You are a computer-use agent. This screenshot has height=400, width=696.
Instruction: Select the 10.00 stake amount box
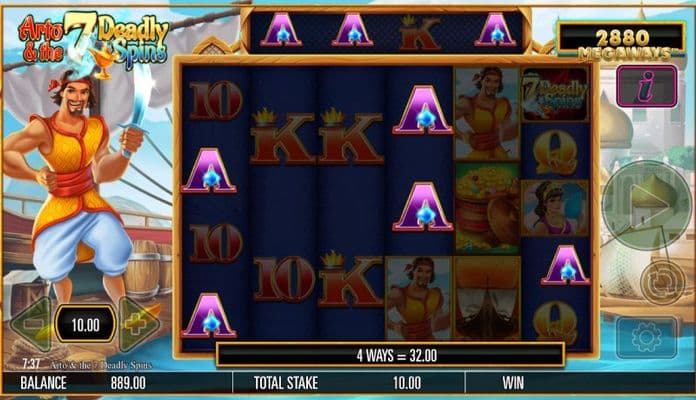[x=84, y=324]
